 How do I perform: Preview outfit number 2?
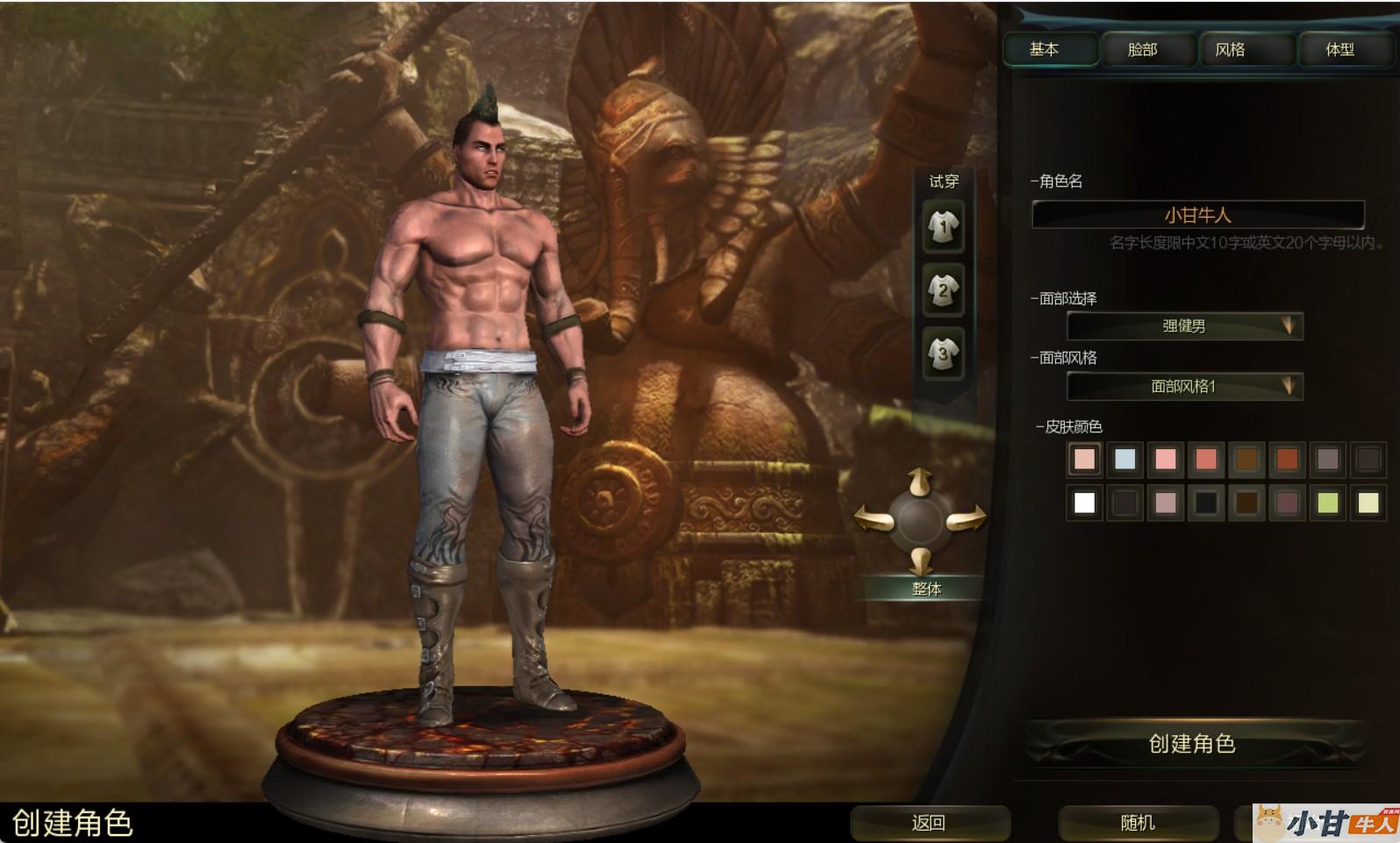(x=943, y=290)
